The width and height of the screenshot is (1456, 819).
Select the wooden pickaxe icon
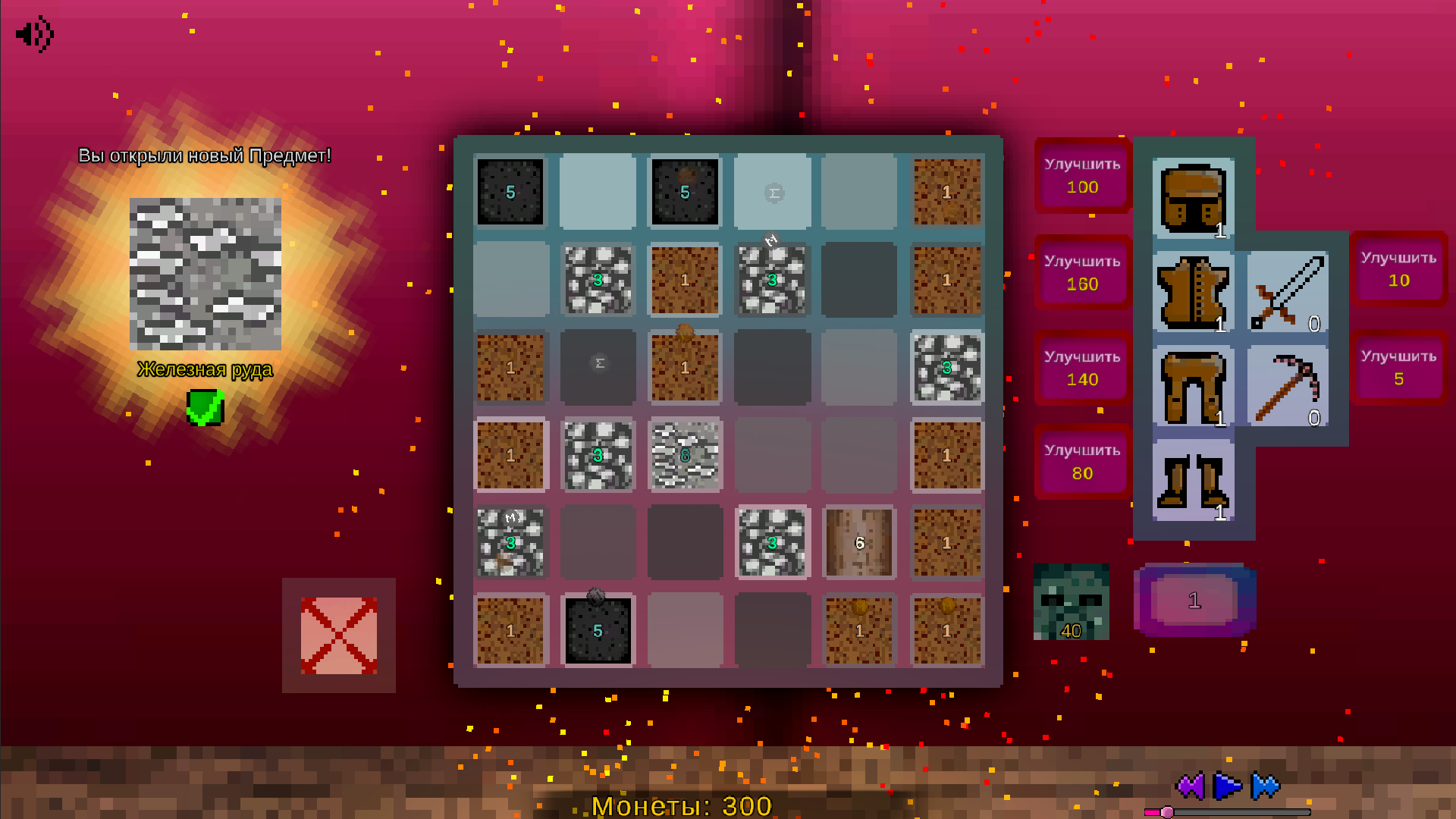(1287, 387)
